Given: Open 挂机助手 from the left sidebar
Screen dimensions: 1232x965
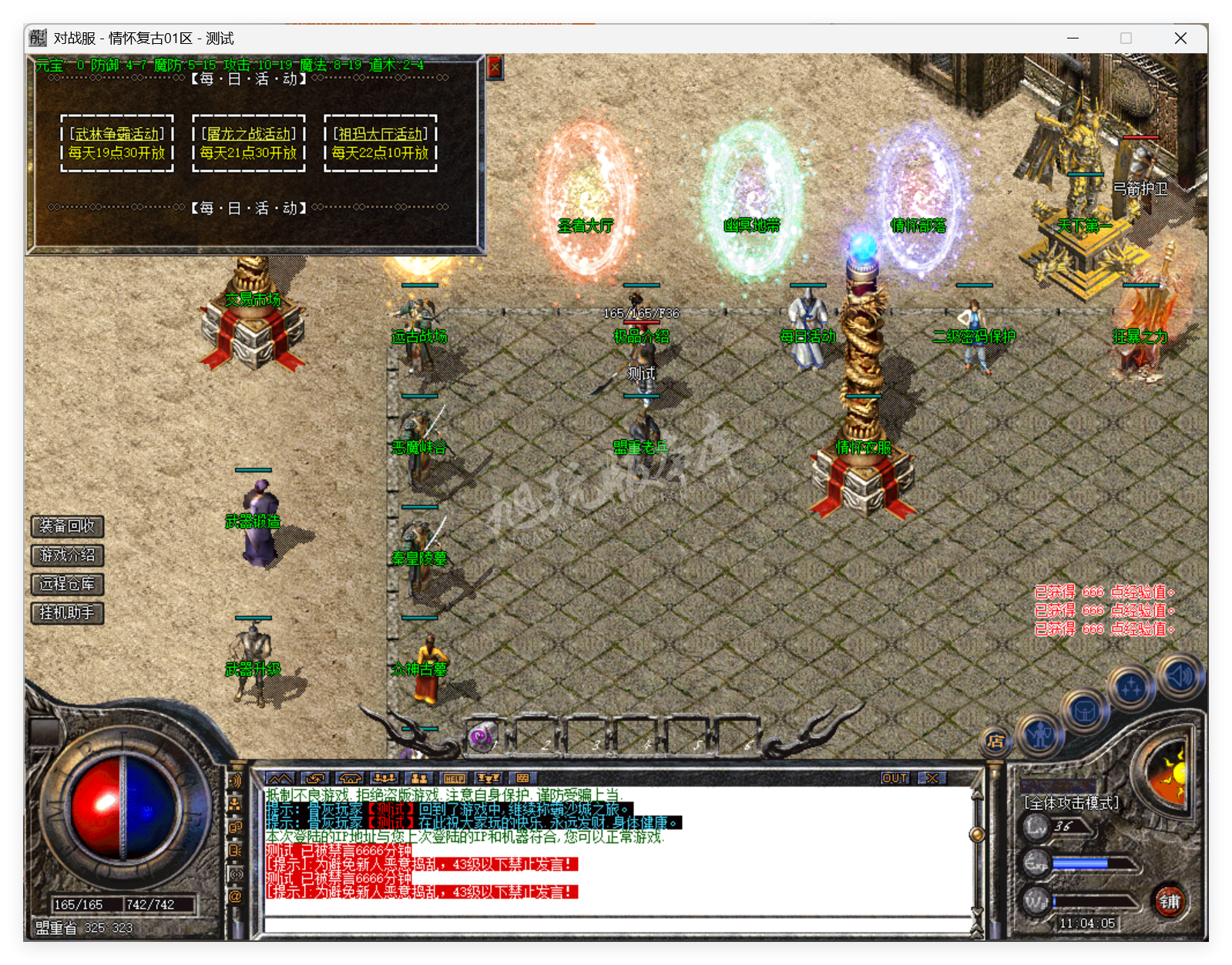Looking at the screenshot, I should pyautogui.click(x=66, y=614).
